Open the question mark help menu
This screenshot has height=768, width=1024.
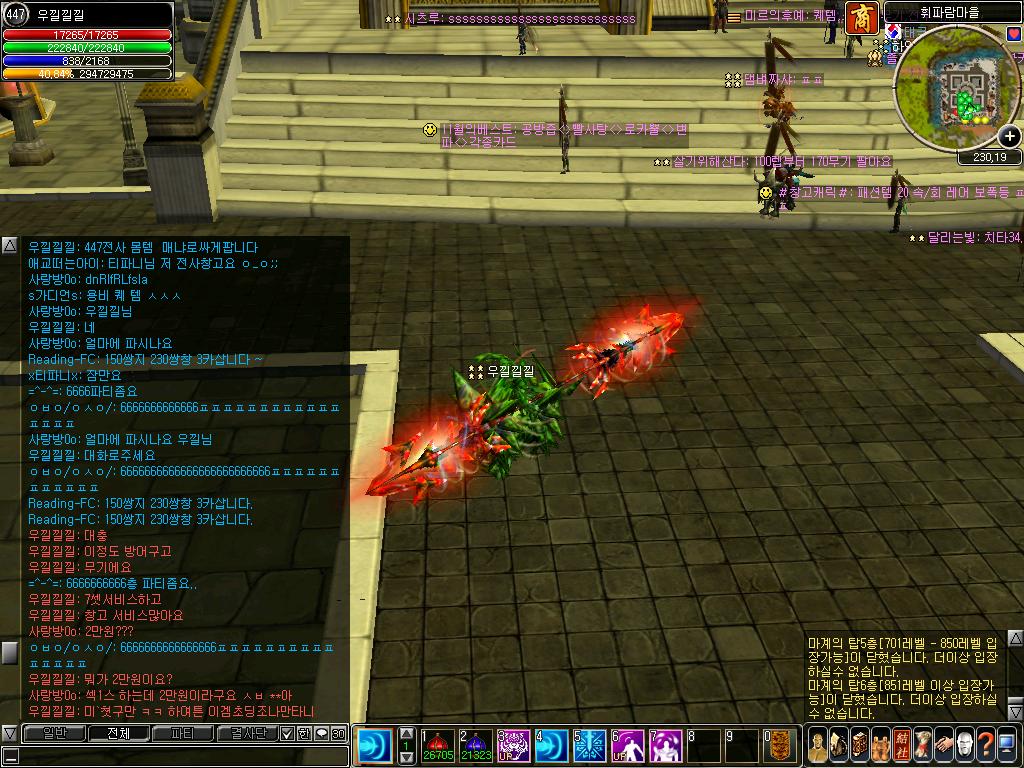point(985,745)
